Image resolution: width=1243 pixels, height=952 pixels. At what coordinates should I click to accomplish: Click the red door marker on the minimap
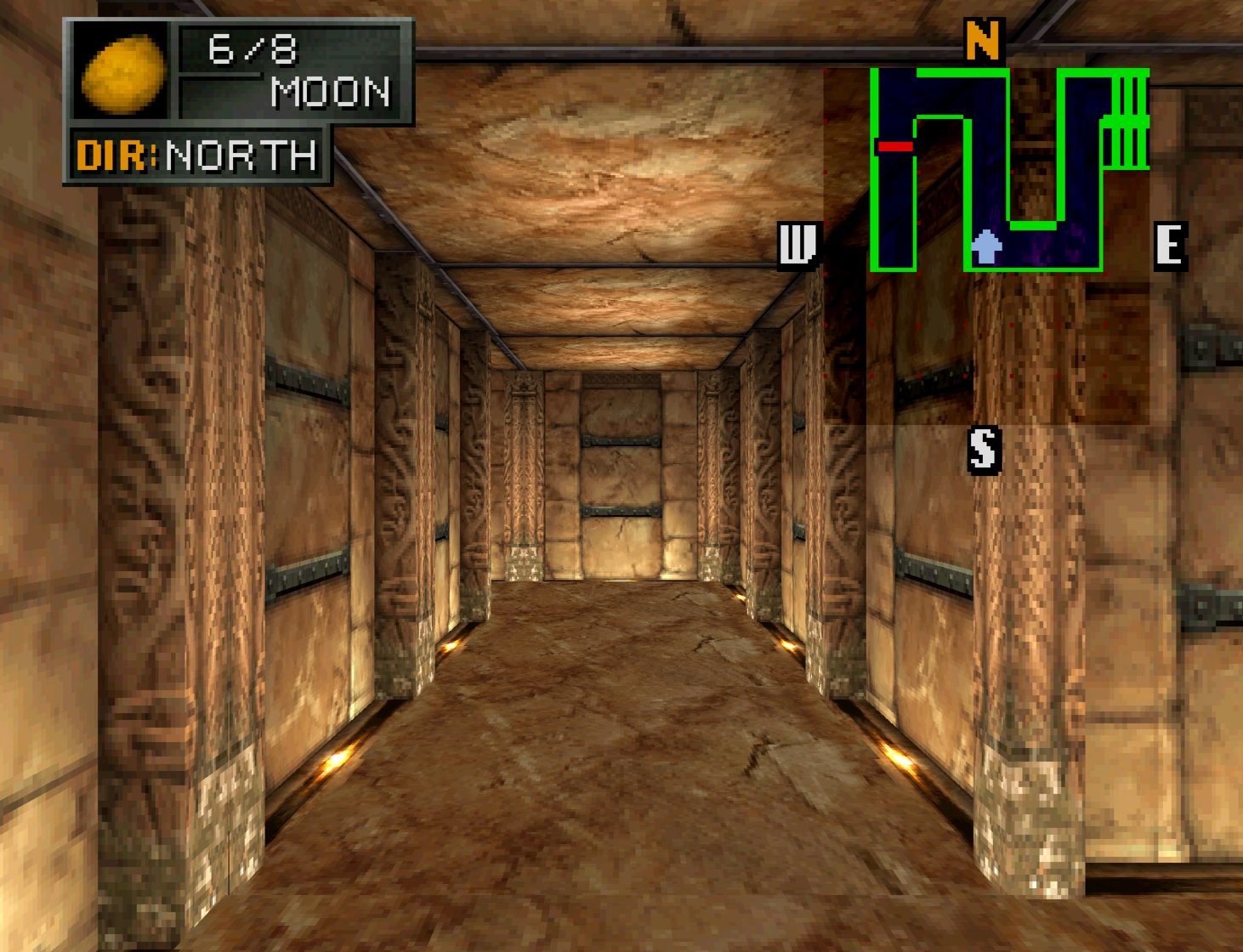[x=894, y=147]
